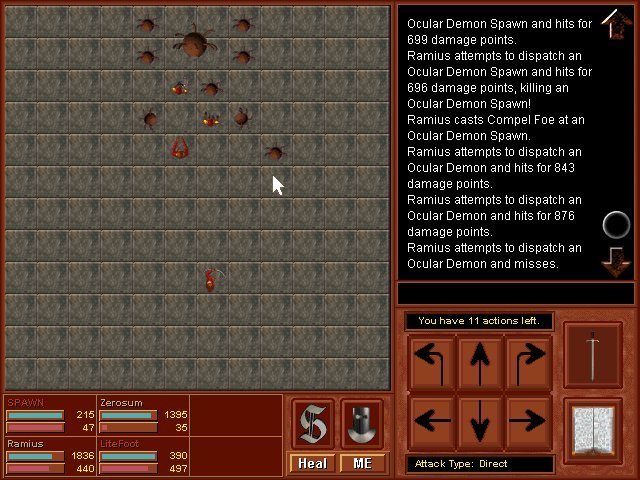This screenshot has width=640, height=480.
Task: Select party member Zerosum
Action: tap(141, 414)
